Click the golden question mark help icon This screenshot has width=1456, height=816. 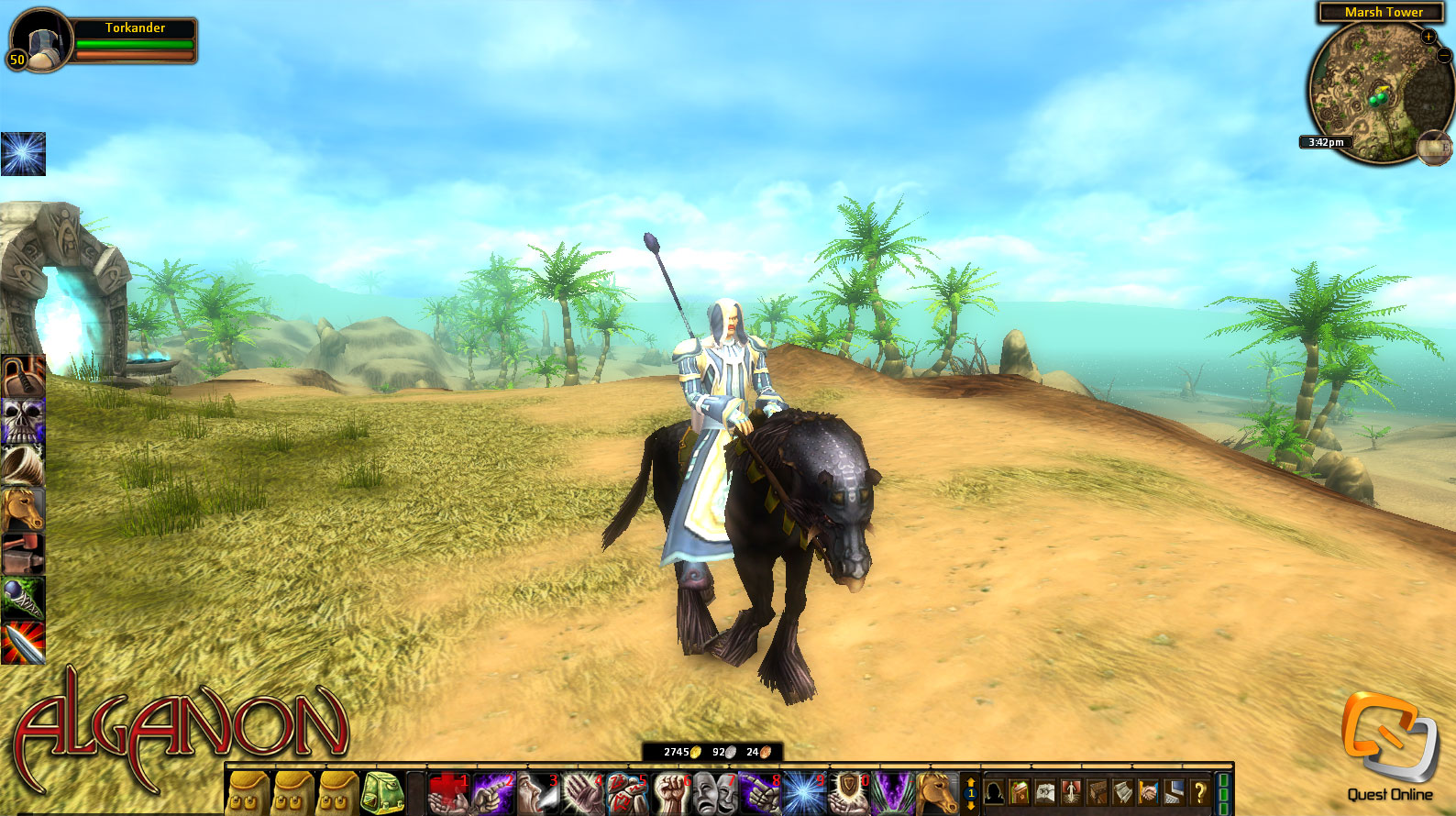click(1201, 791)
